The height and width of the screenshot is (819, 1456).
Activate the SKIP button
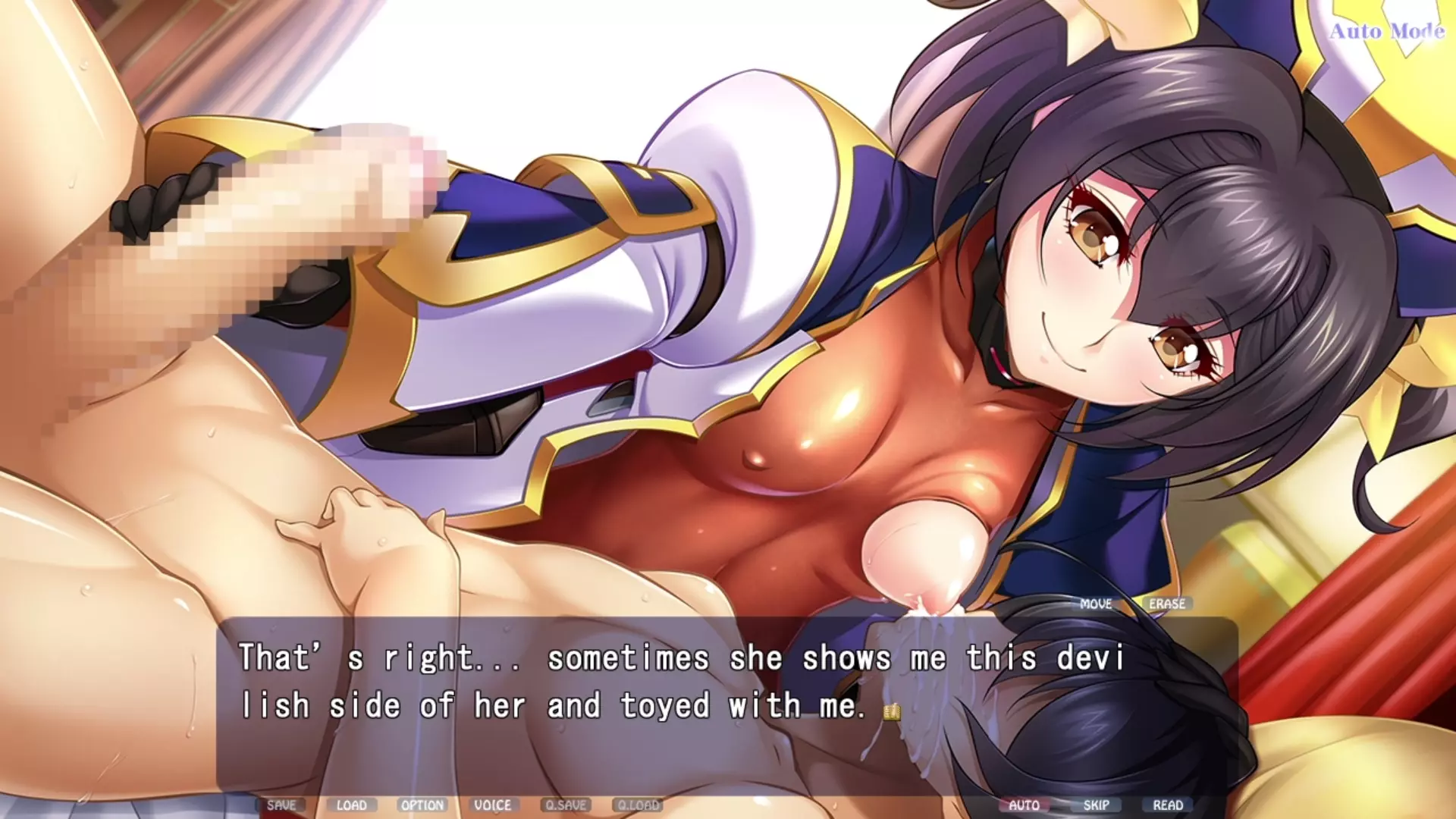pyautogui.click(x=1097, y=805)
